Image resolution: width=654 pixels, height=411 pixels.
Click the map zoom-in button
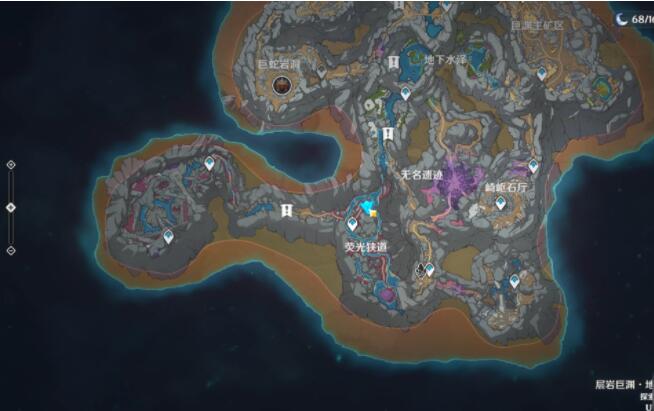(11, 164)
